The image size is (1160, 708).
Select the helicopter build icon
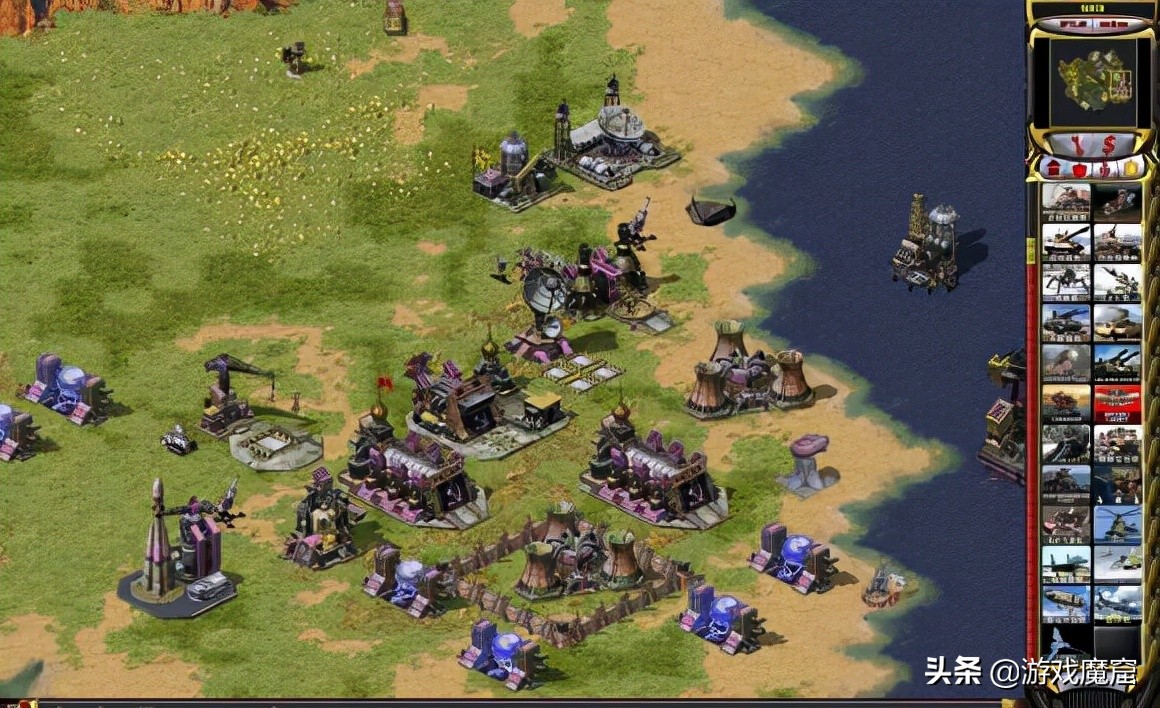click(x=1117, y=523)
